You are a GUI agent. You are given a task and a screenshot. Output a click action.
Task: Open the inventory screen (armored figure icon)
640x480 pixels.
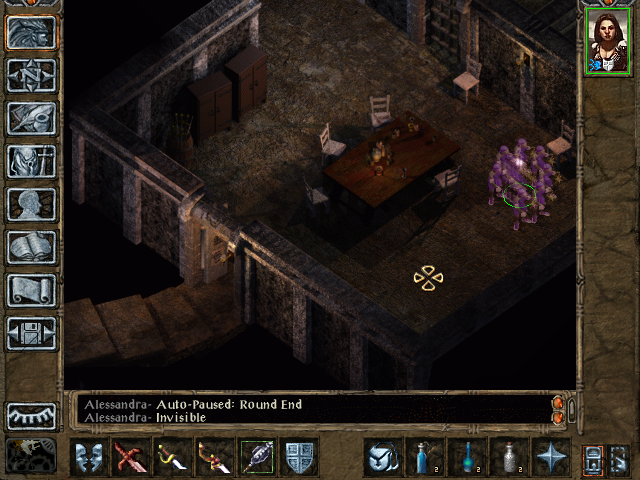tap(32, 161)
